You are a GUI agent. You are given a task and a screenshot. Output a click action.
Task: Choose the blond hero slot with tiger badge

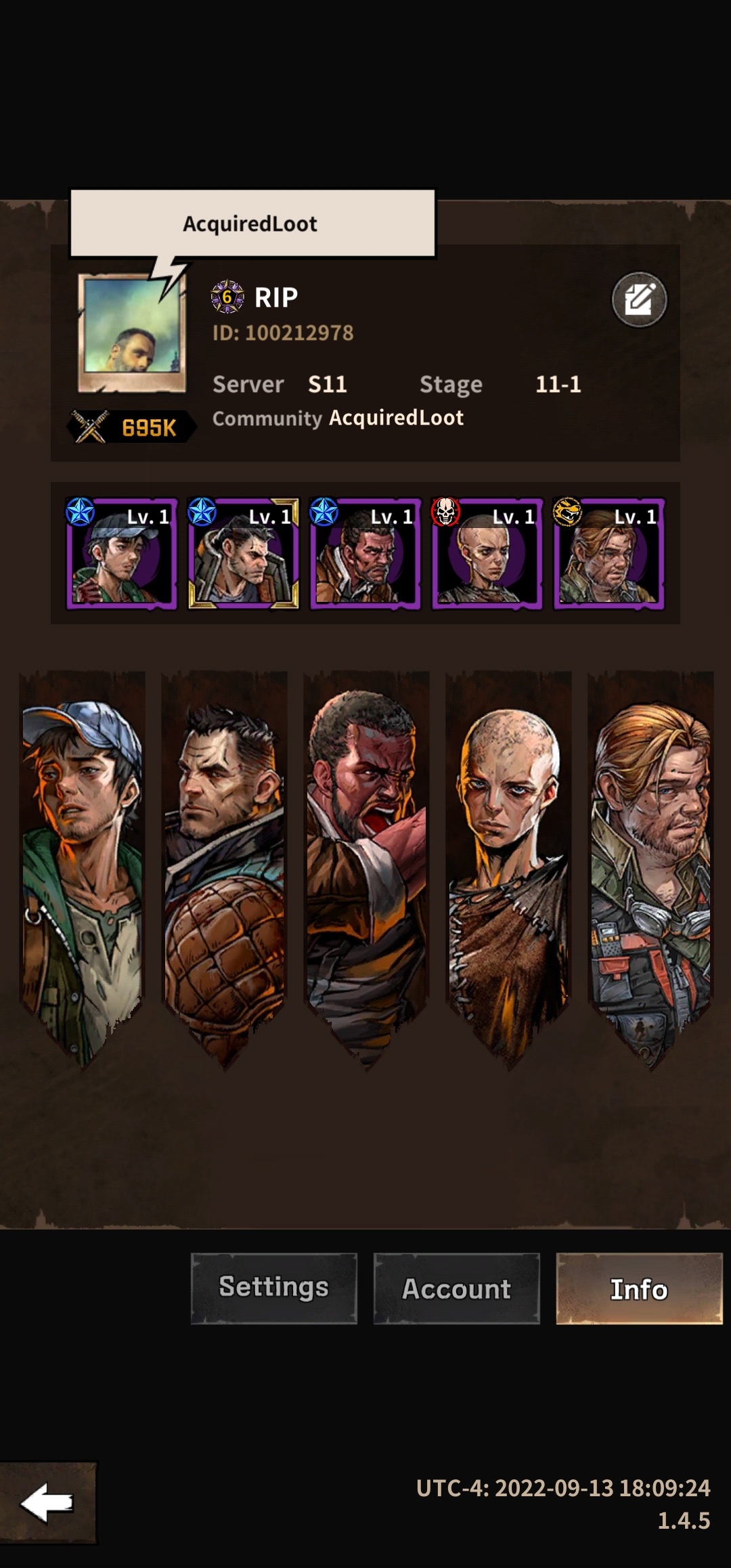[609, 554]
